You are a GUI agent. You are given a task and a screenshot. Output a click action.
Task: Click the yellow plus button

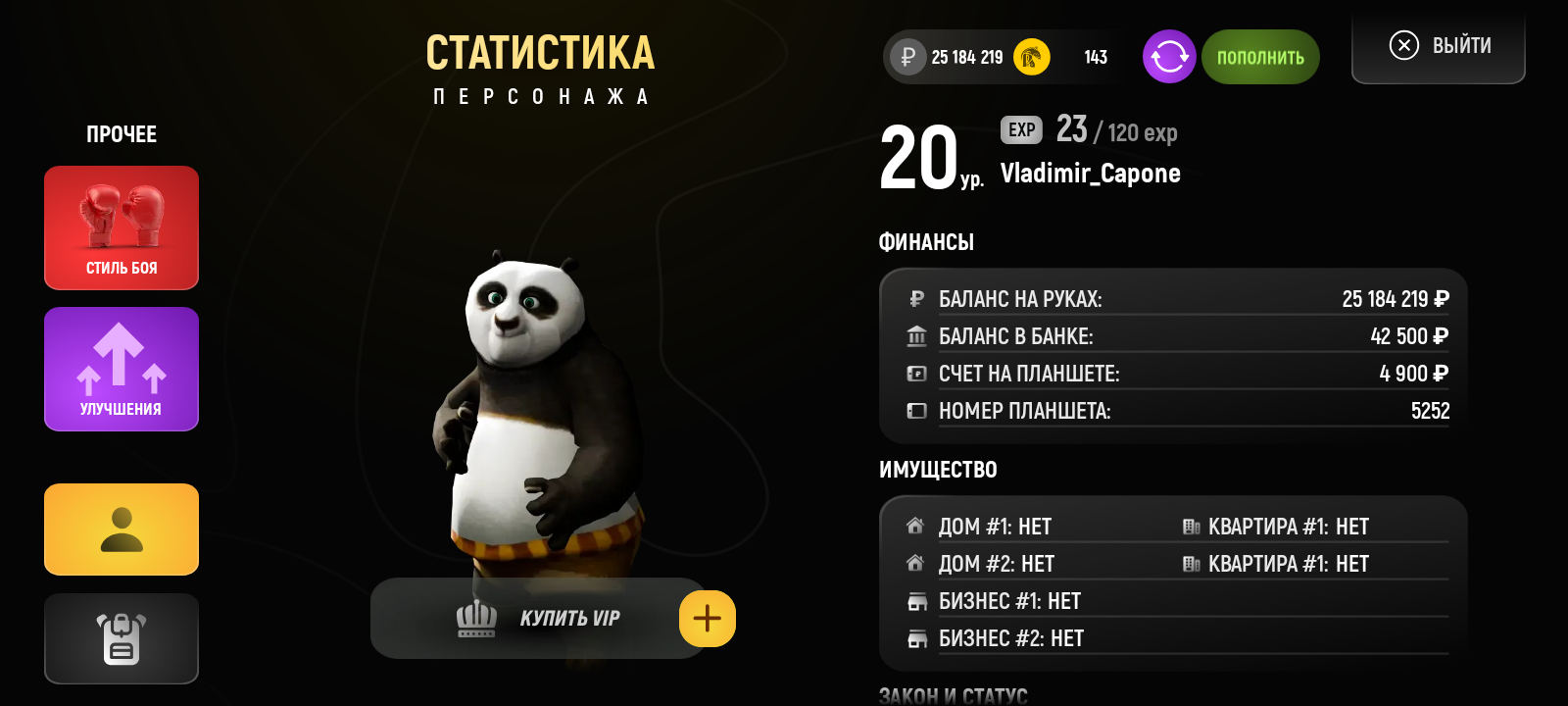point(708,618)
